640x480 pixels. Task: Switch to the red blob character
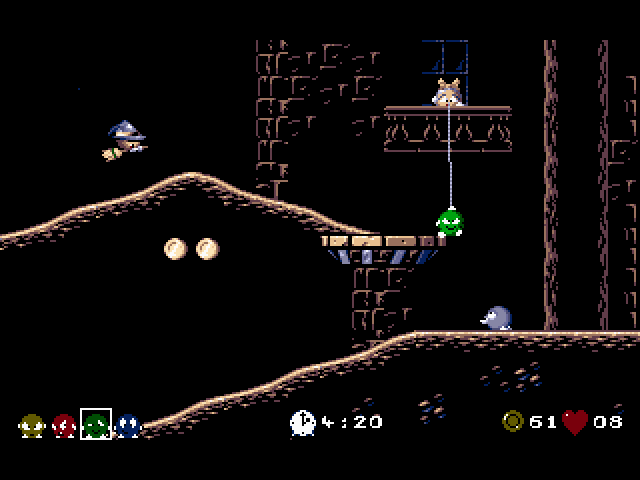click(63, 425)
